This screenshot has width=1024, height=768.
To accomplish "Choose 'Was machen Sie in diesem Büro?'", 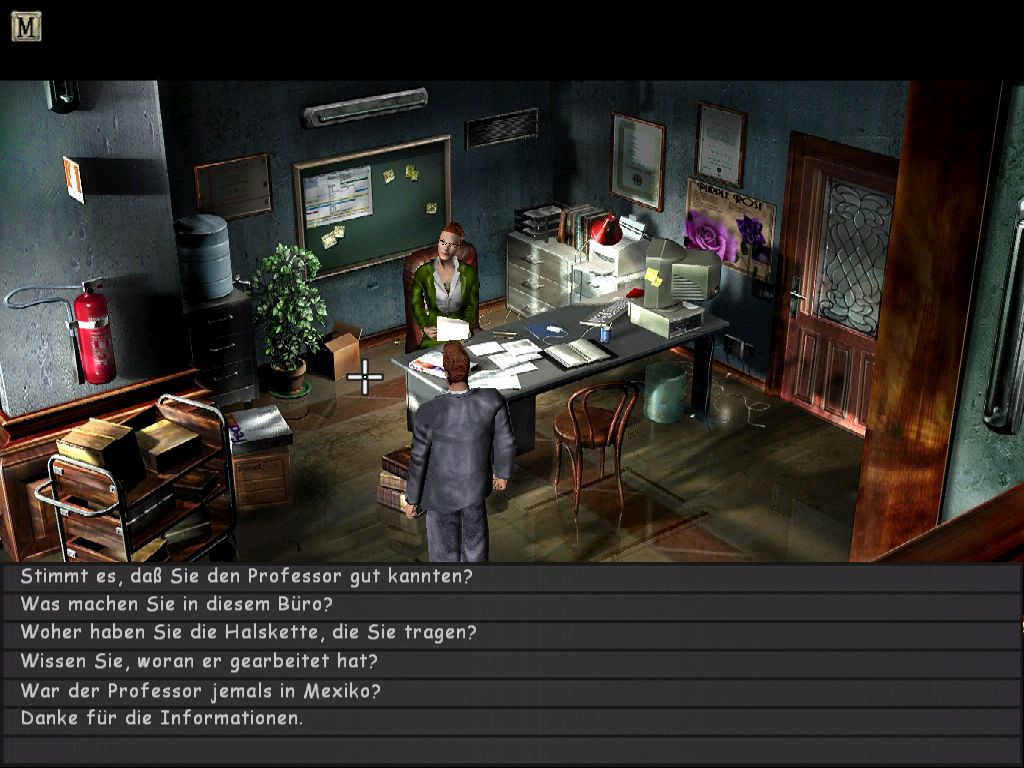I will (176, 604).
